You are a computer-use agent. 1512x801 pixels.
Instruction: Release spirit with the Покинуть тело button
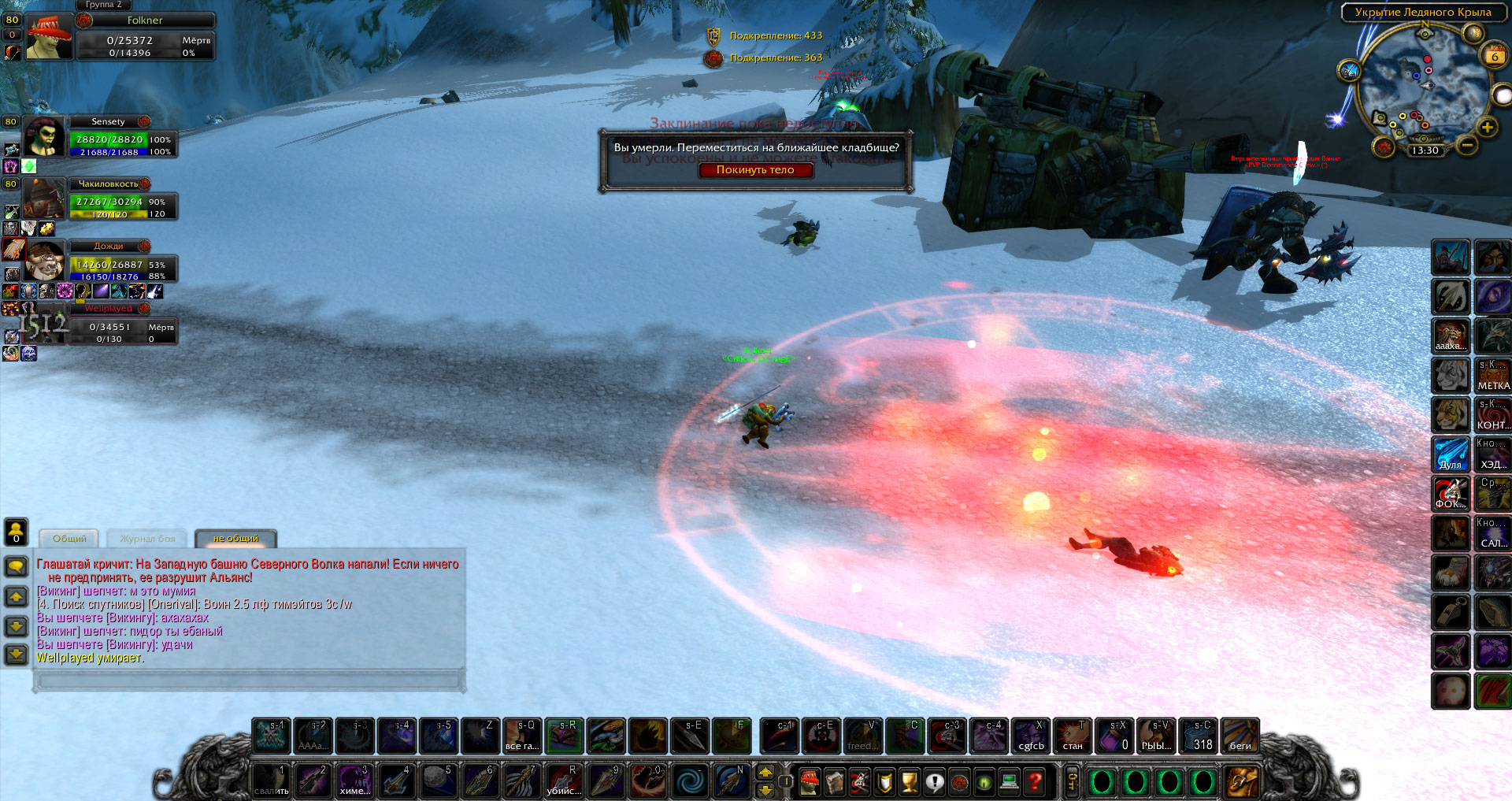755,170
